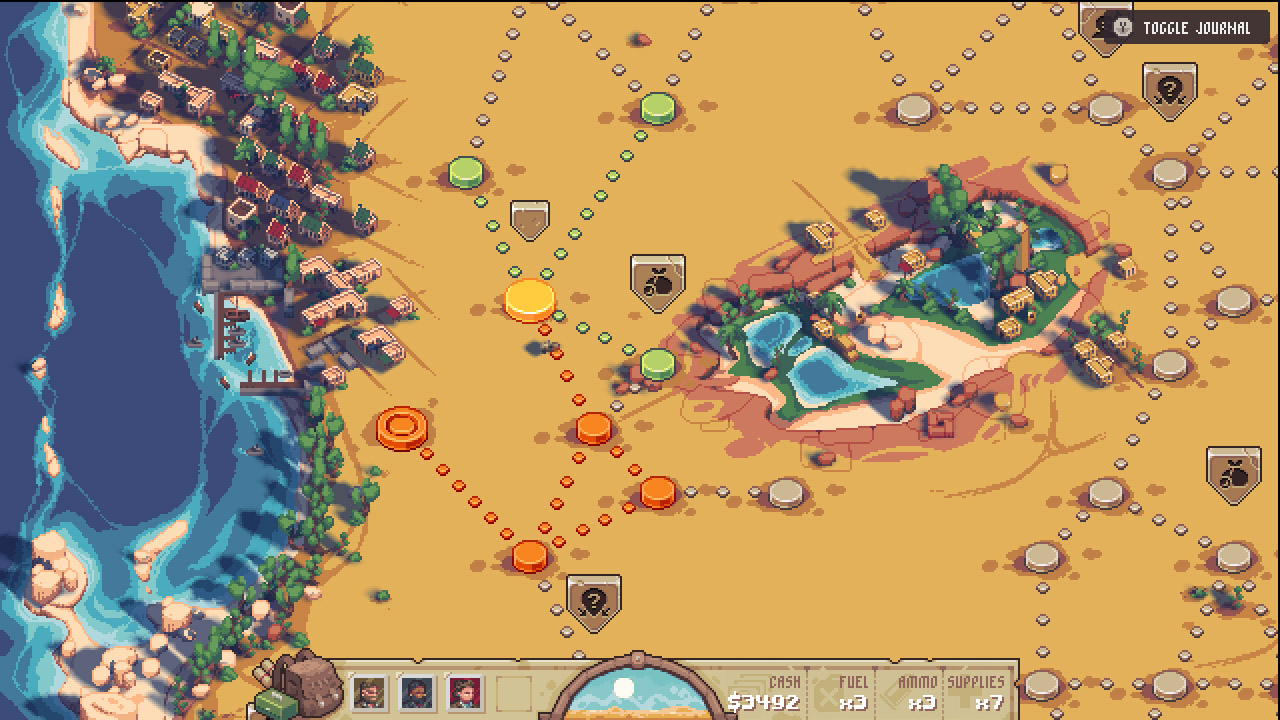
Task: Open the party backpack inventory
Action: 310,685
